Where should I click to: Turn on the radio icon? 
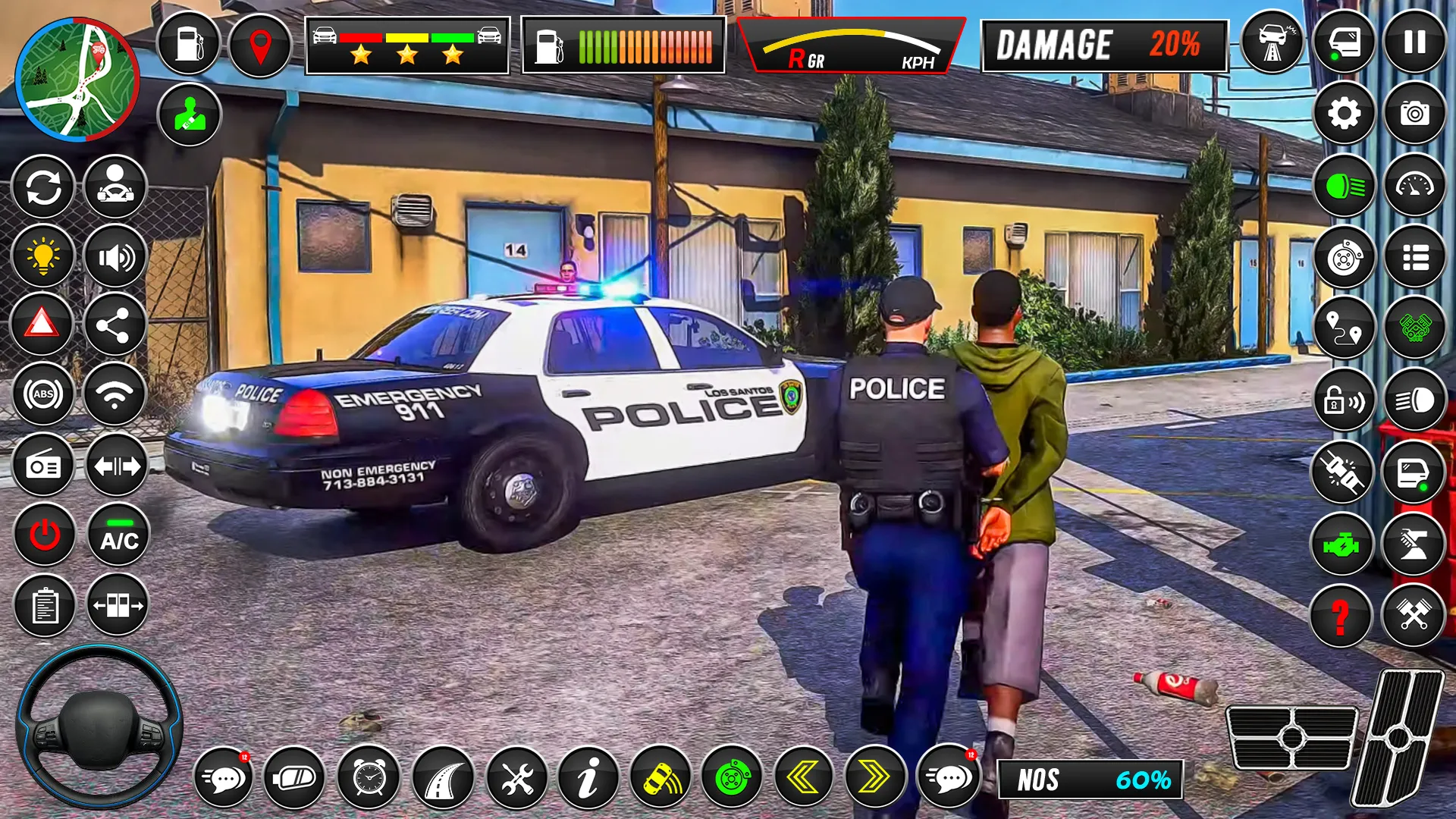click(43, 466)
